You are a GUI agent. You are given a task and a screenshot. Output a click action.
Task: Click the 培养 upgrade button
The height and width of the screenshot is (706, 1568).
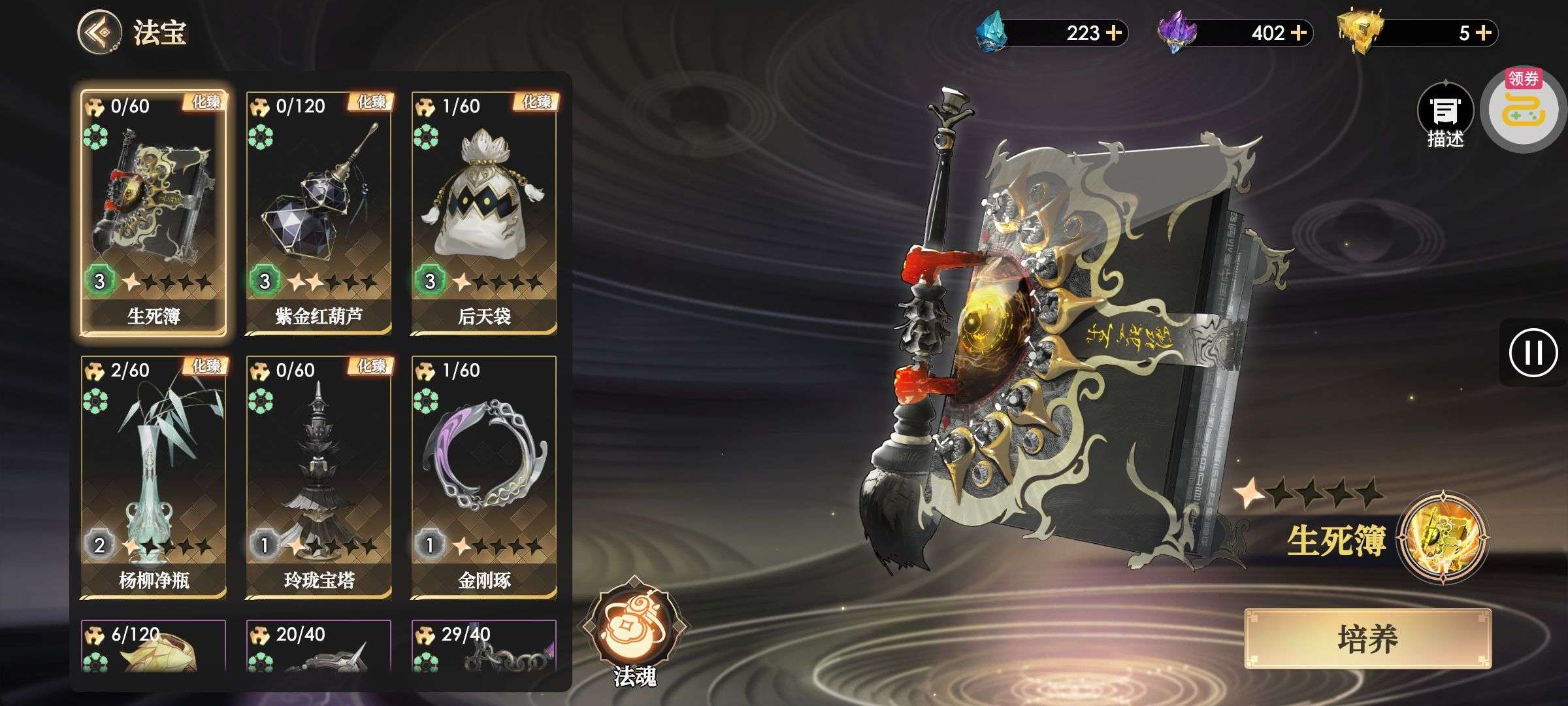pos(1367,639)
